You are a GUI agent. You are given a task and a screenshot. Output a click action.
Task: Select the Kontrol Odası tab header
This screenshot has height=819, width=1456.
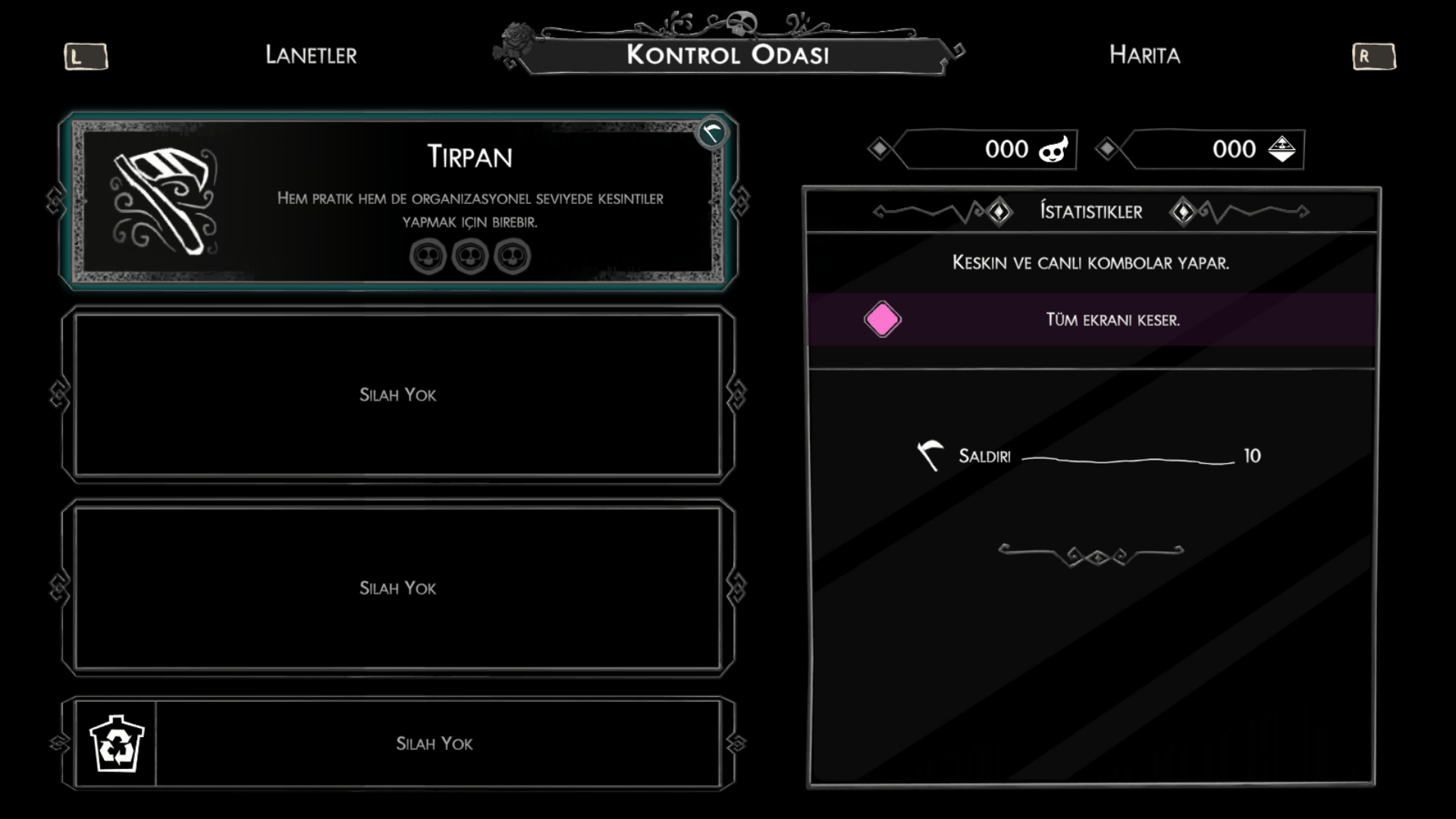[x=728, y=55]
